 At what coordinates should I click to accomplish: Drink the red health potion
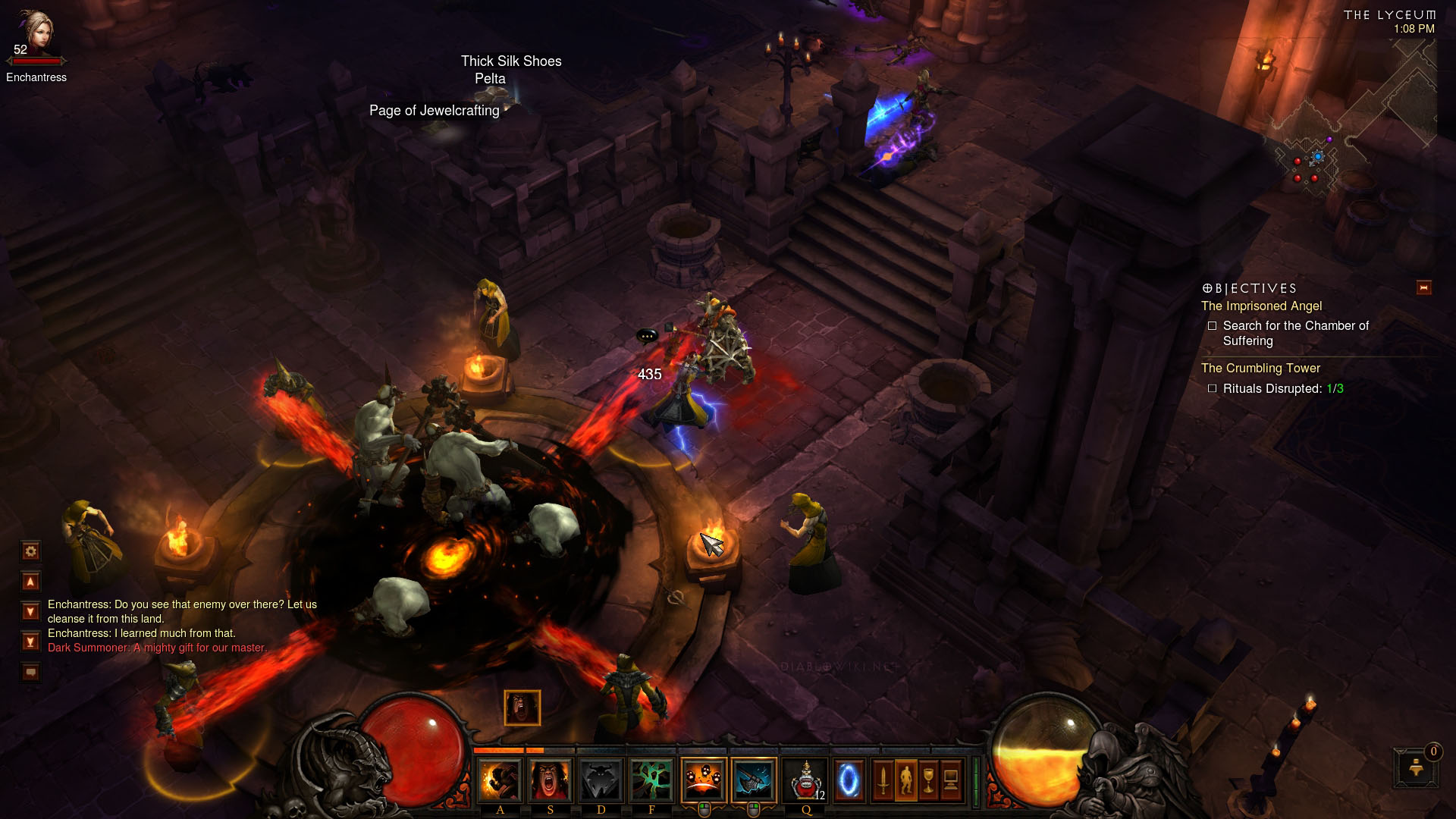[x=805, y=780]
